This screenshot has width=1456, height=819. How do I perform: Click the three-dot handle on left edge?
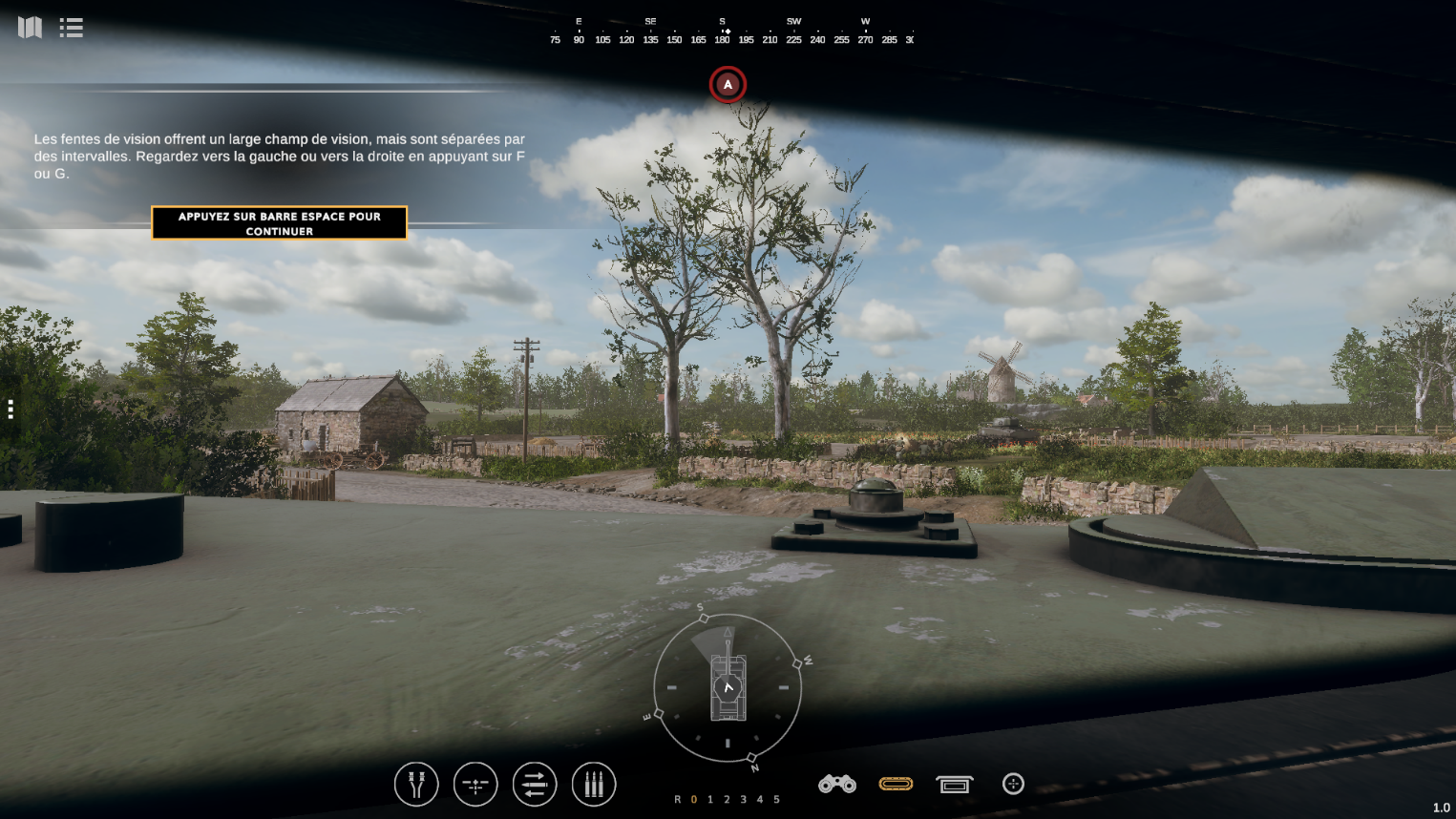11,409
